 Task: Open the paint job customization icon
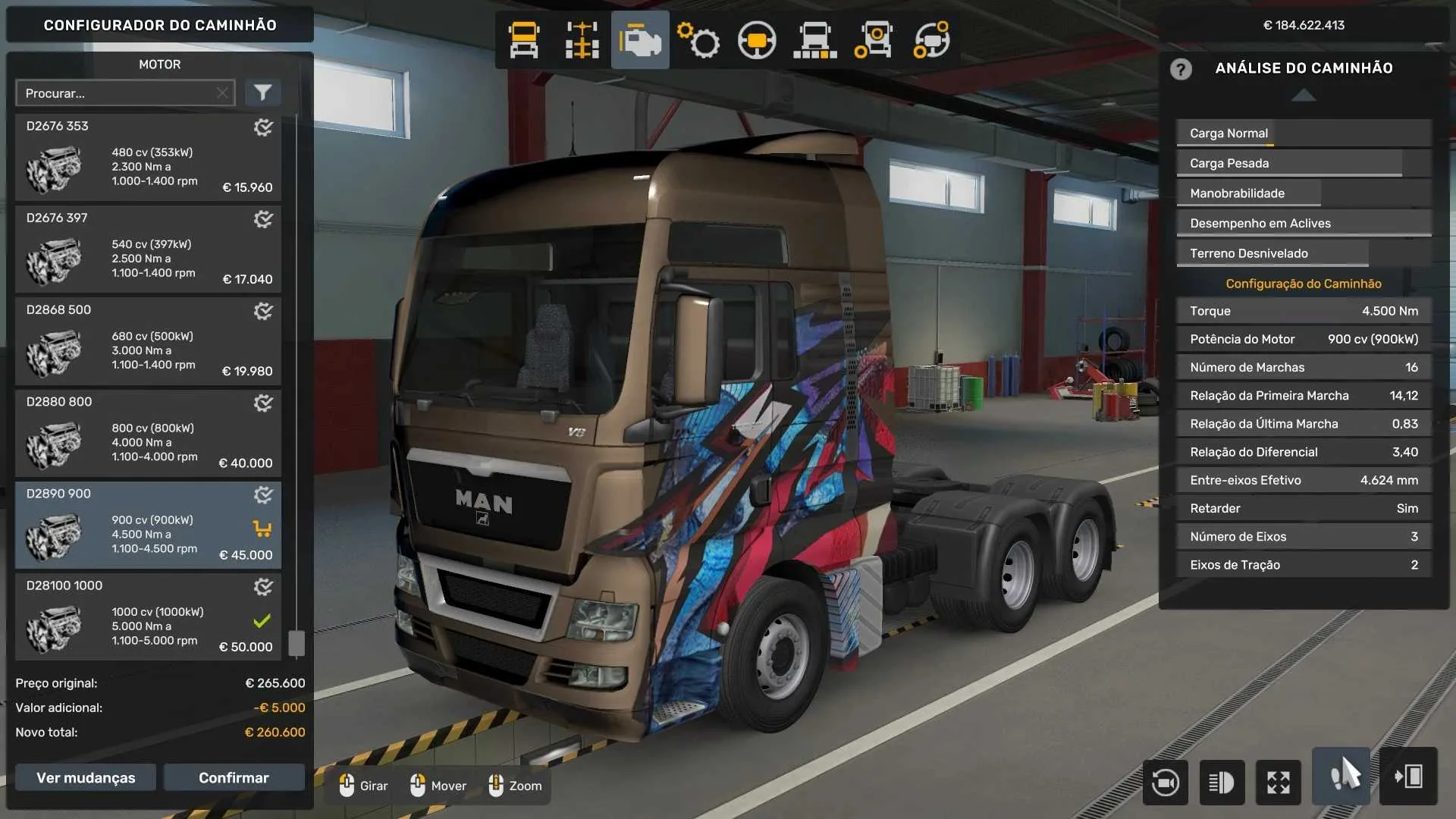tap(816, 39)
